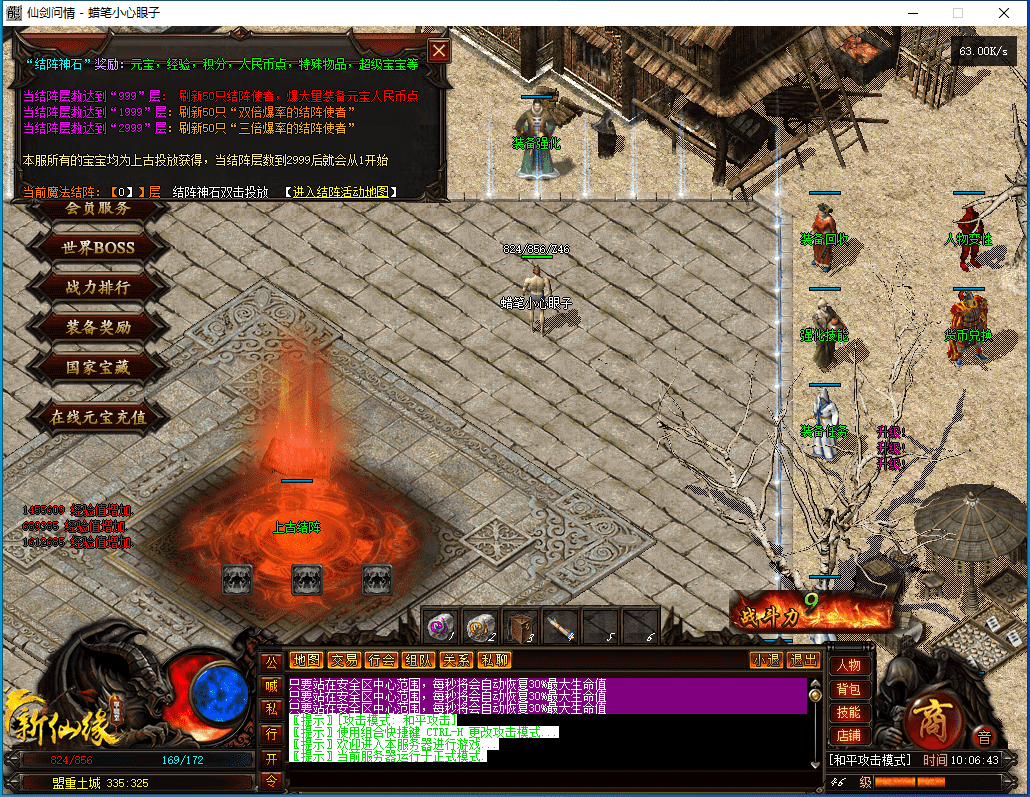Maximize the game window
Screen dimensions: 1030x797
pyautogui.click(x=957, y=13)
